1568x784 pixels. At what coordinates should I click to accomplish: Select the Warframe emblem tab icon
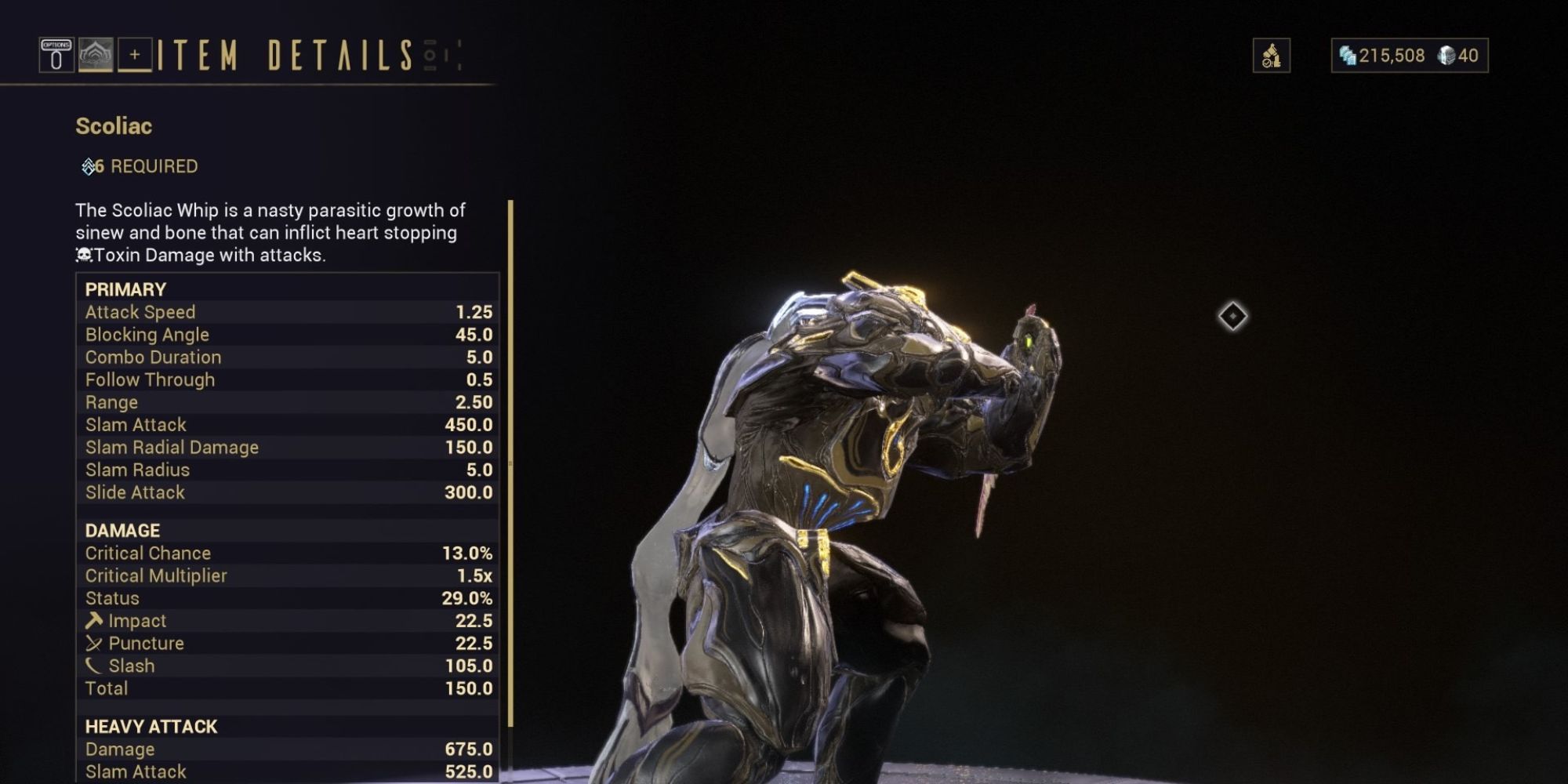tap(94, 55)
